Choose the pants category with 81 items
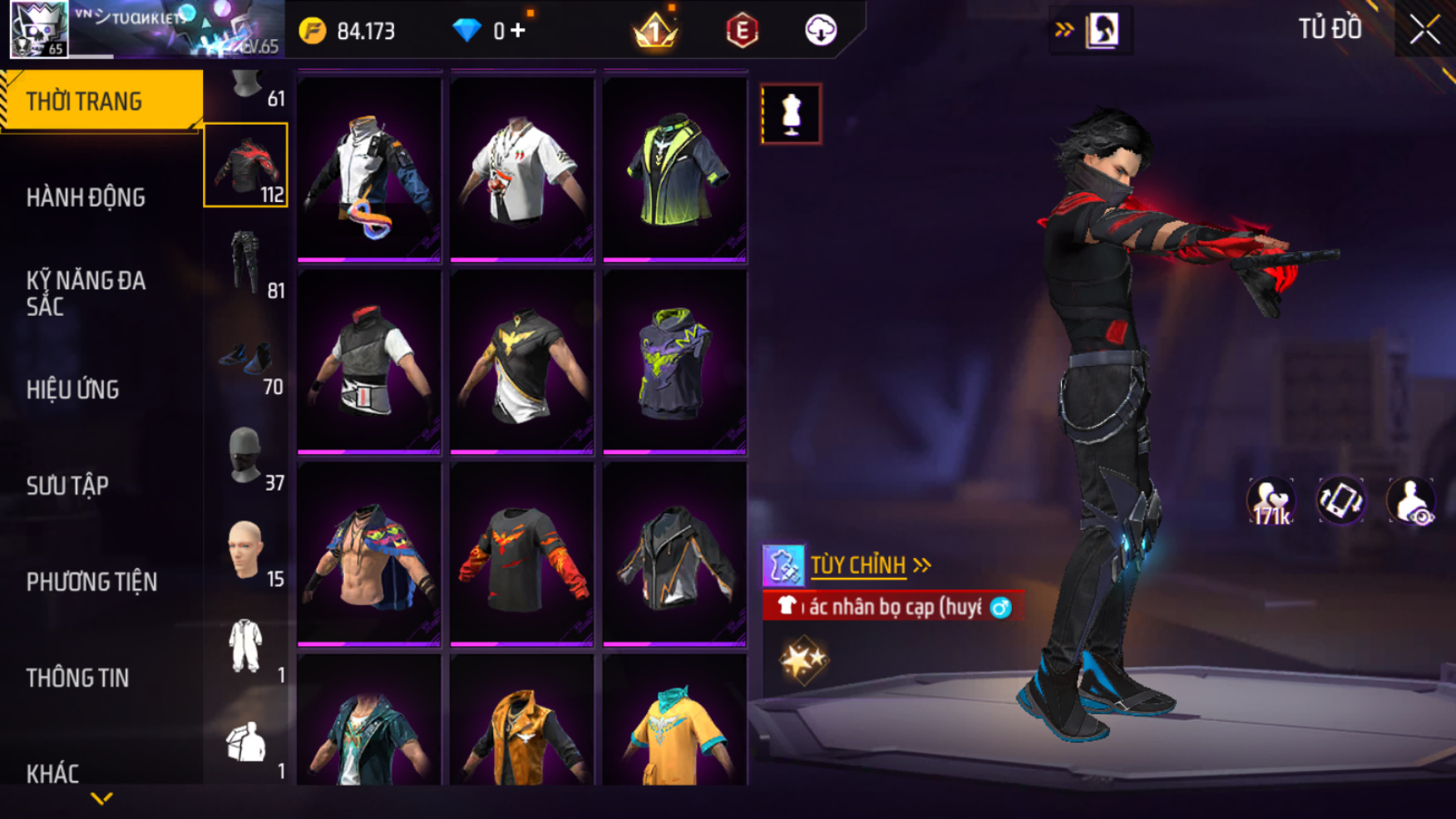The width and height of the screenshot is (1456, 819). coord(246,264)
